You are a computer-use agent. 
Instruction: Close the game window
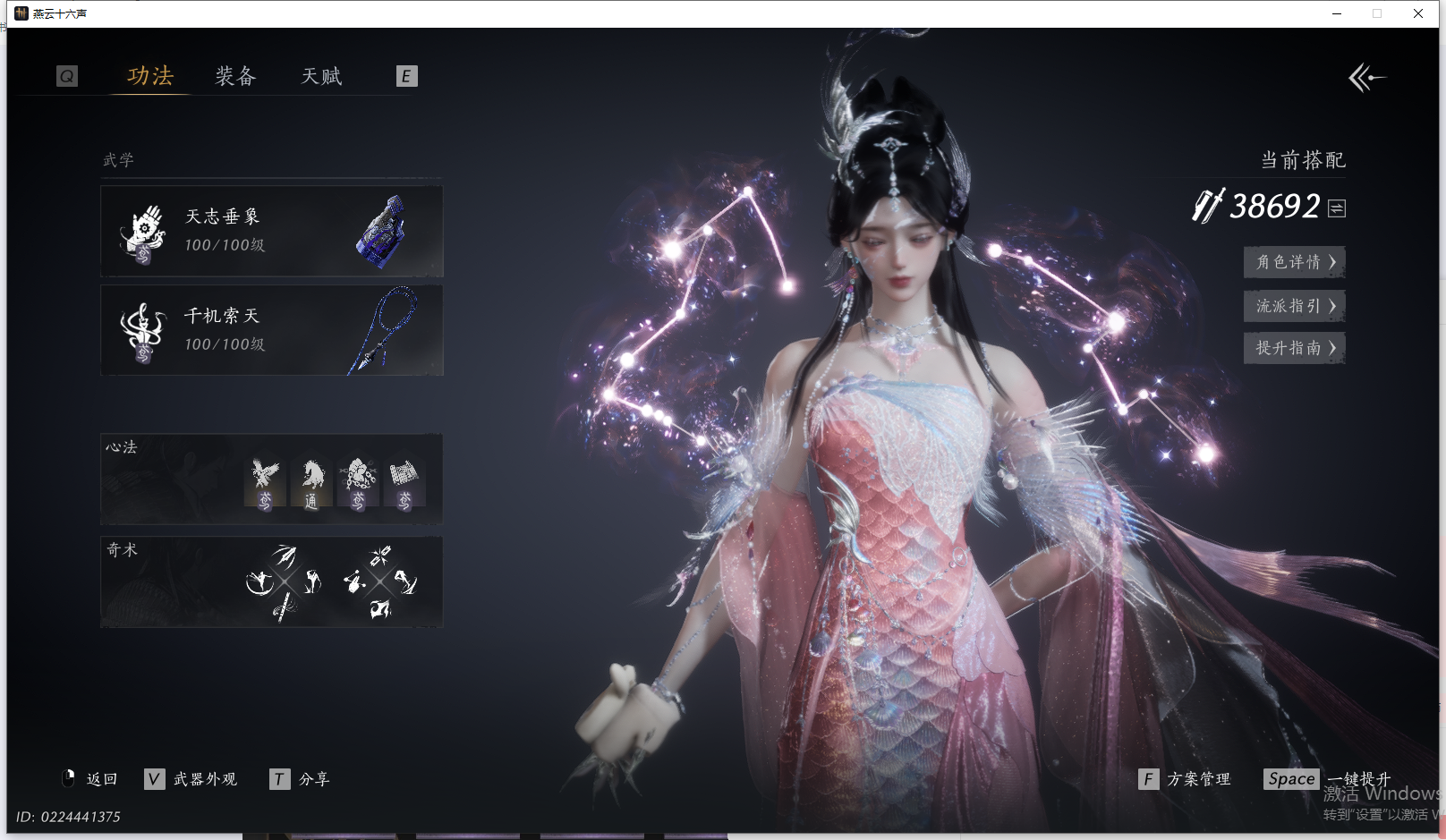tap(1418, 13)
